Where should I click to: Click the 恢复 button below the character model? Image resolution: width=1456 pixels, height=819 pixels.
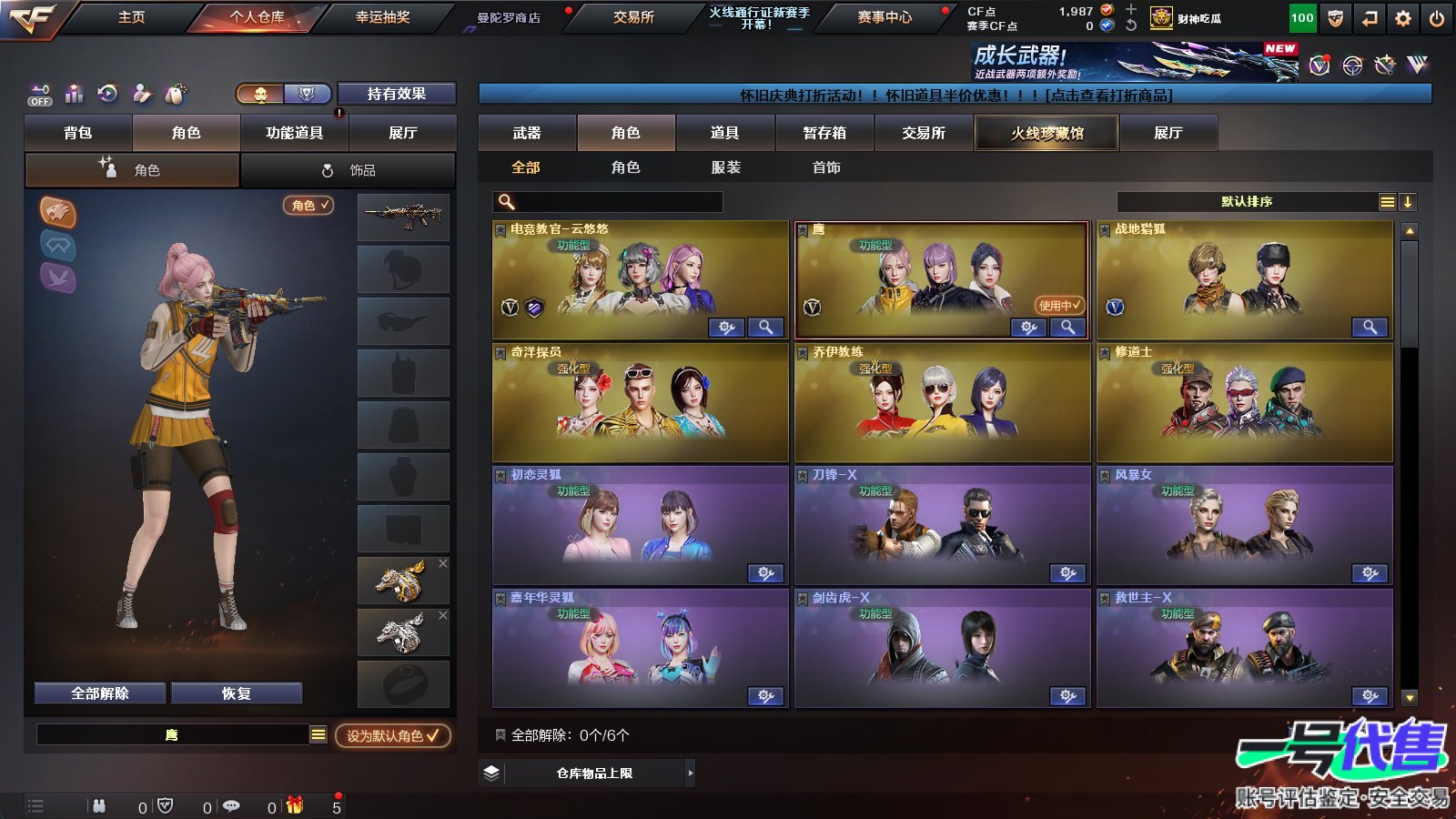pyautogui.click(x=238, y=692)
